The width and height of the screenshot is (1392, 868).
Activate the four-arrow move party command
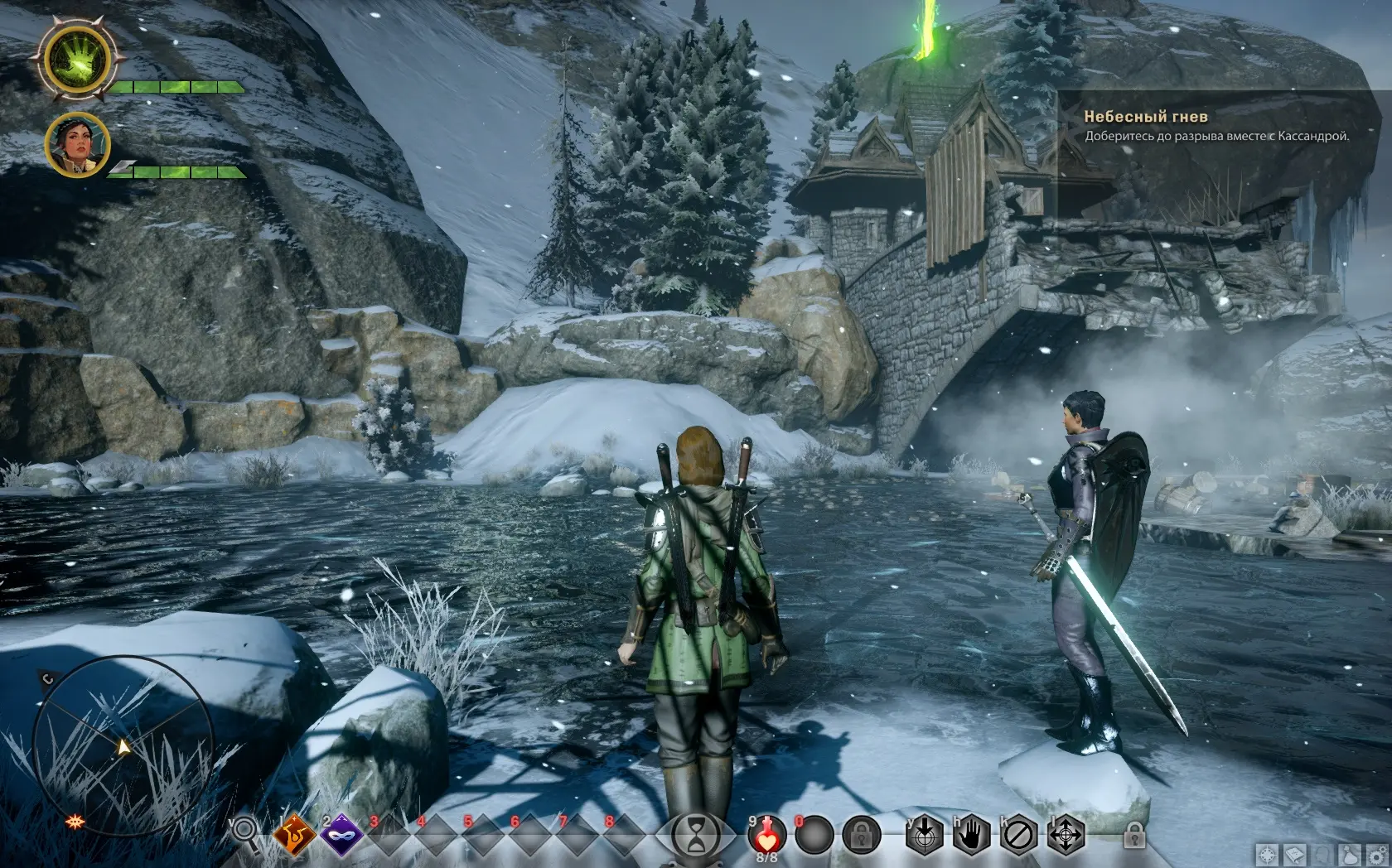(x=1065, y=837)
